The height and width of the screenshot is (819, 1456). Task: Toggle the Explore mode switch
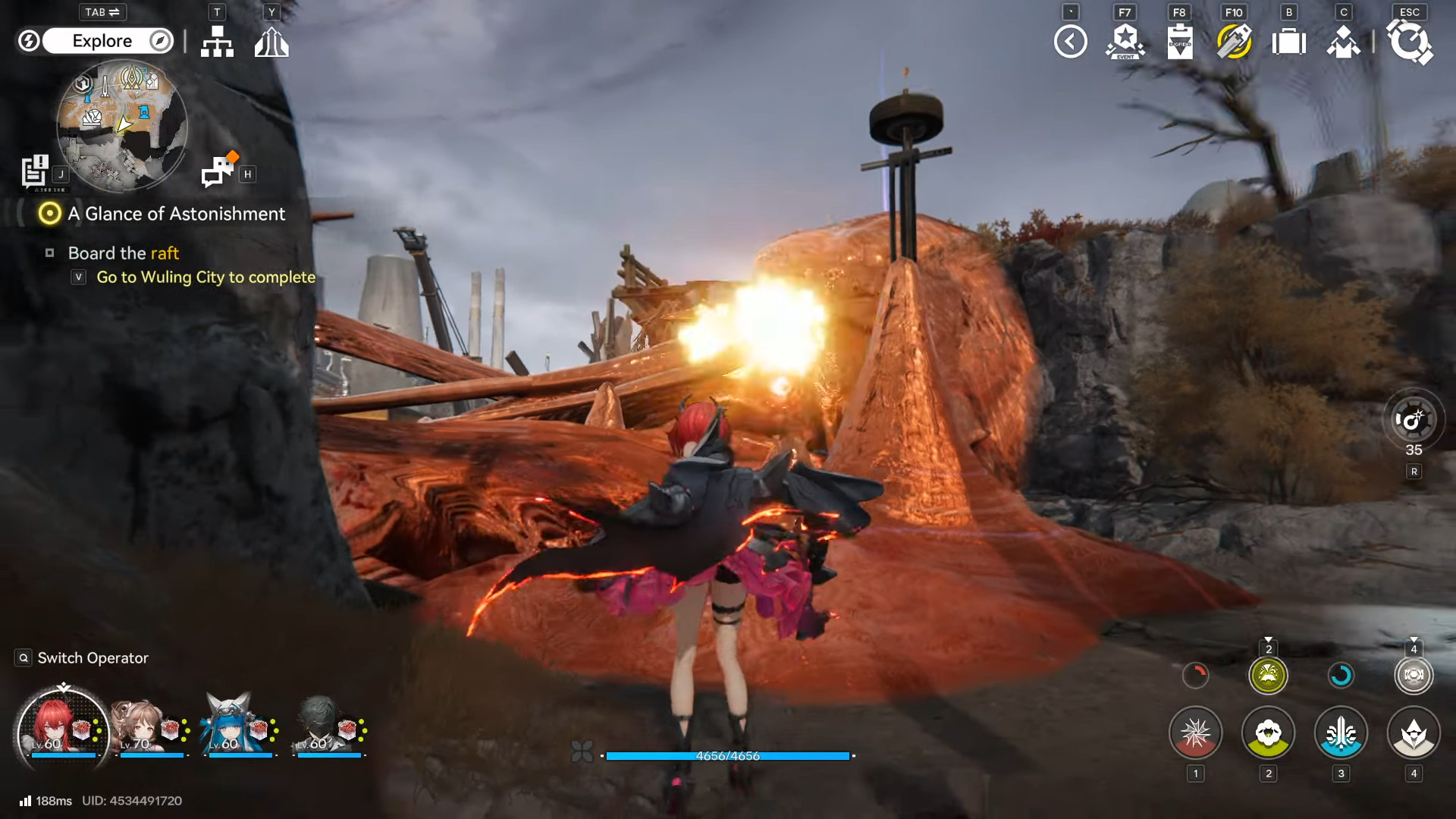103,41
